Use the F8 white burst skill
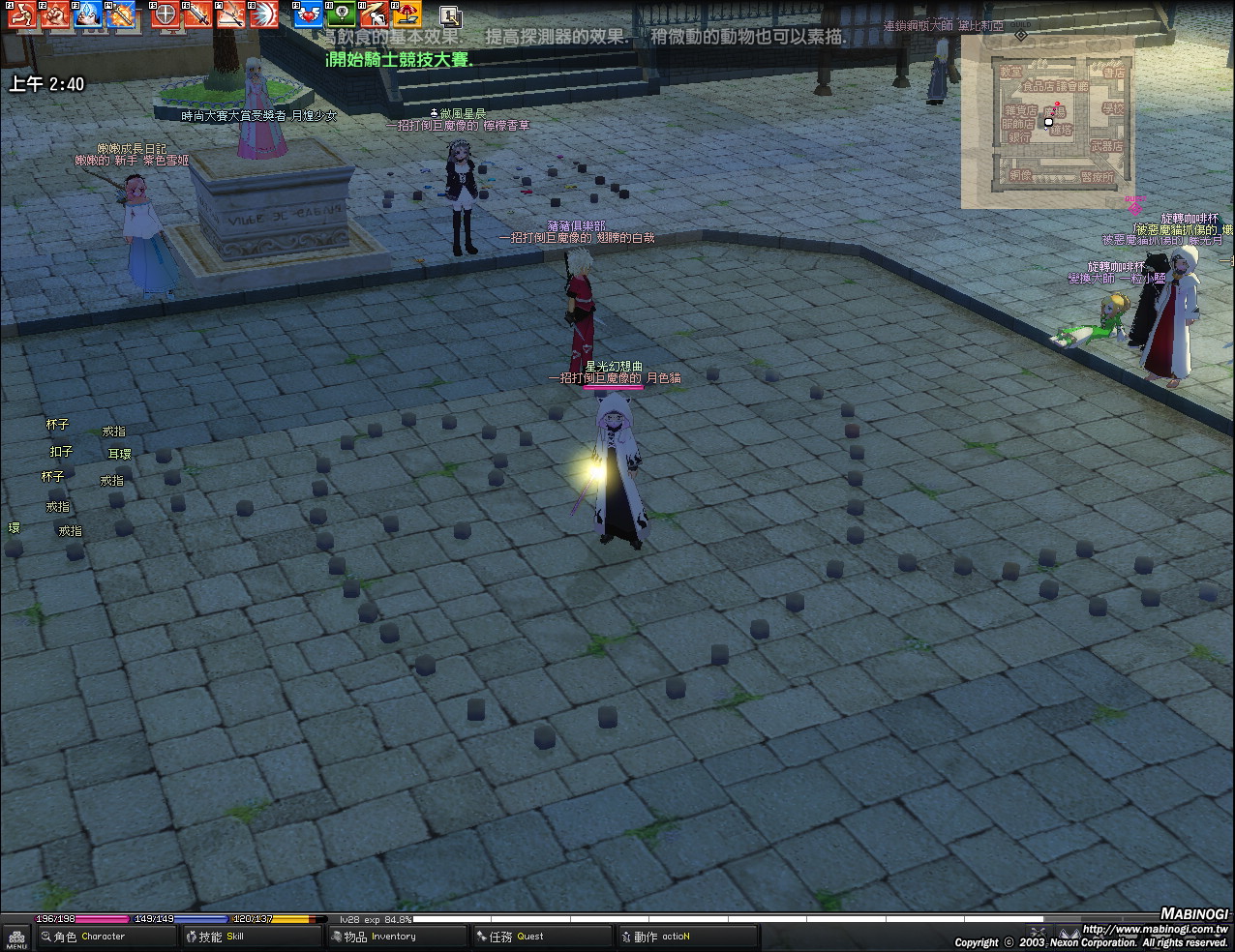 pyautogui.click(x=263, y=15)
